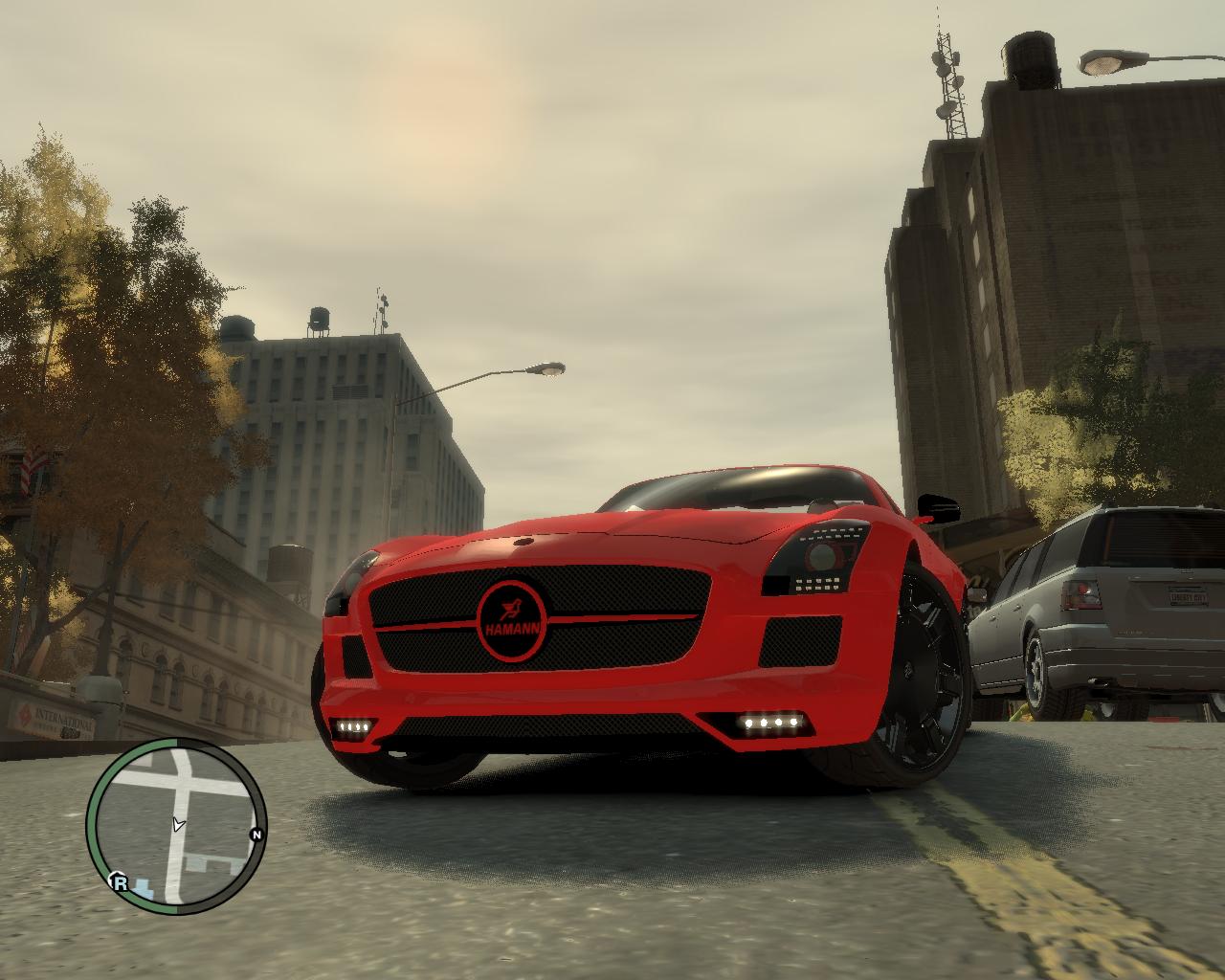Image resolution: width=1225 pixels, height=980 pixels.
Task: Select the north 'N' marker on the radar
Action: 256,835
